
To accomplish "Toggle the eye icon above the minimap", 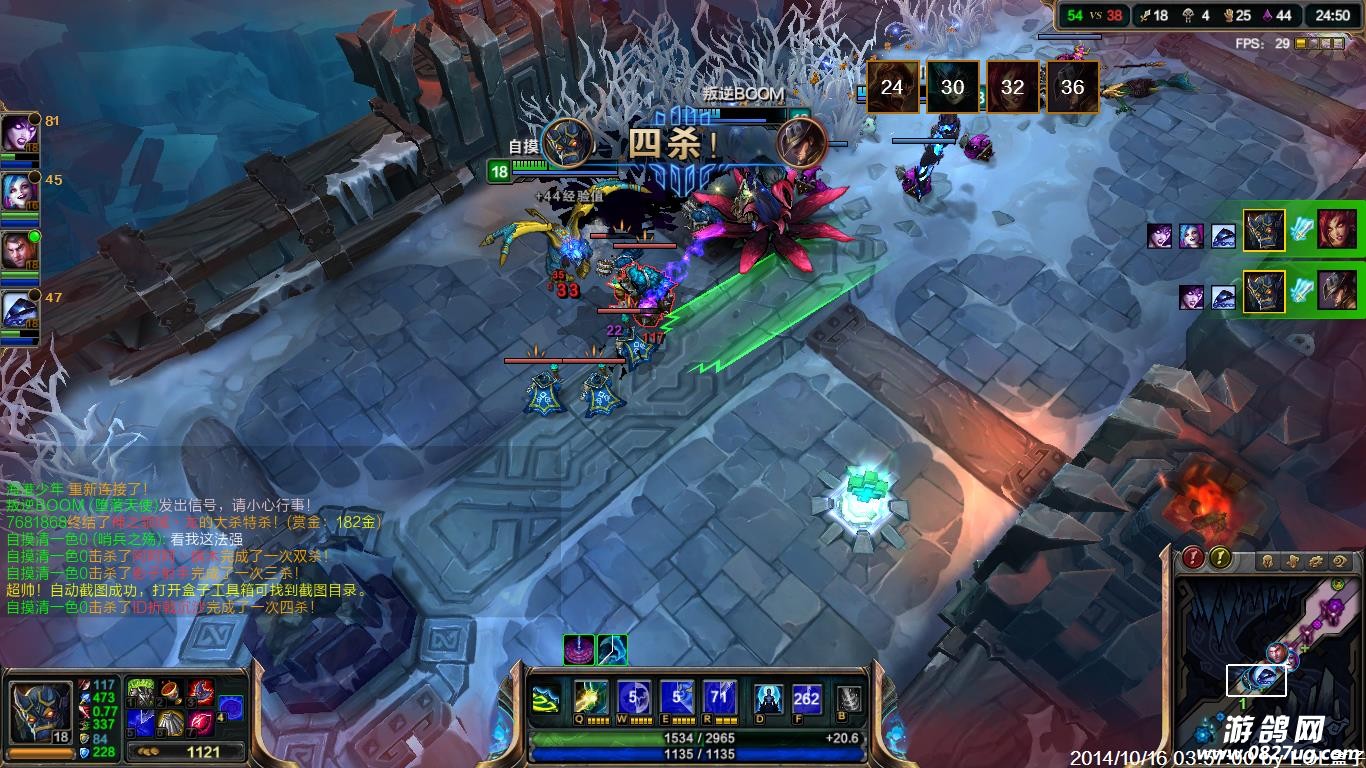I will point(1341,561).
